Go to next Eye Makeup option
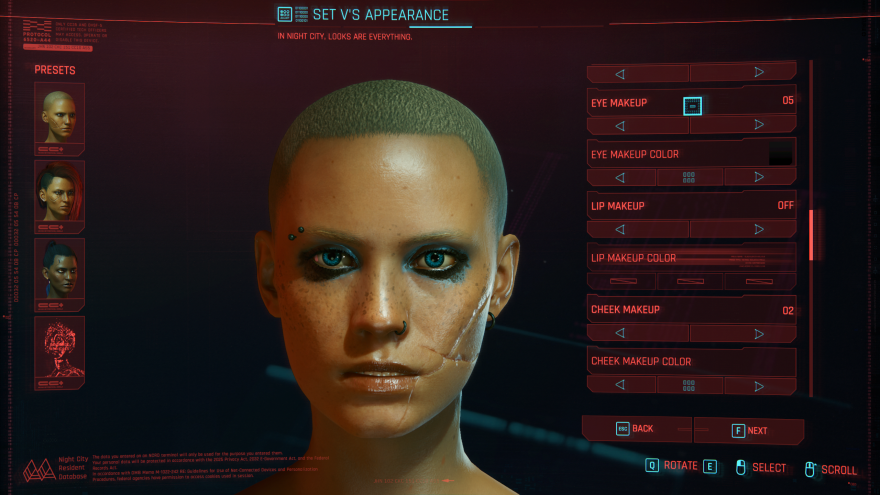This screenshot has height=495, width=880. (759, 125)
